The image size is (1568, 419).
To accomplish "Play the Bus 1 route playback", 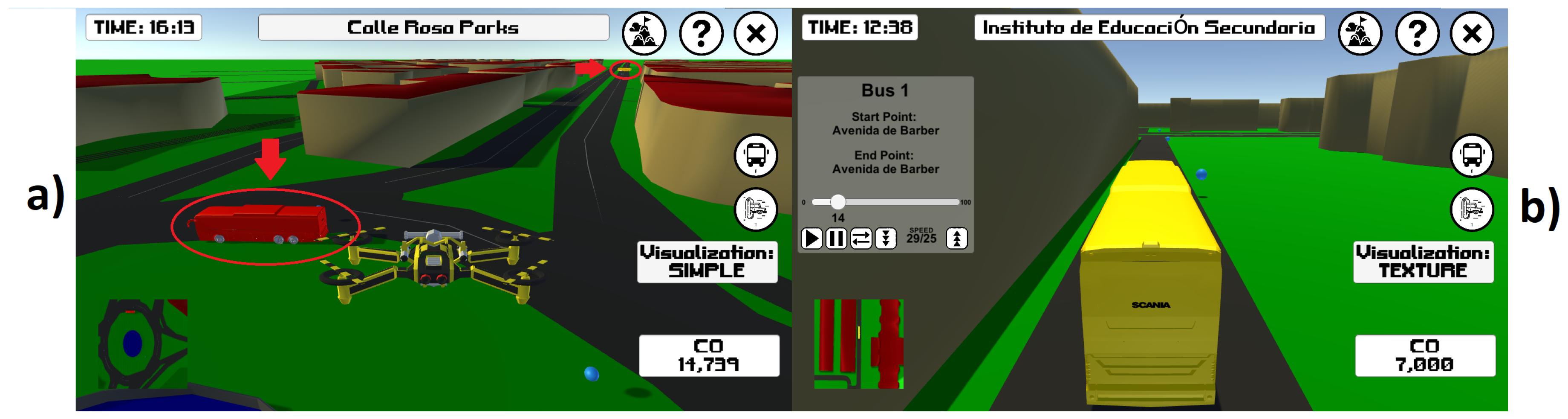I will pos(811,238).
